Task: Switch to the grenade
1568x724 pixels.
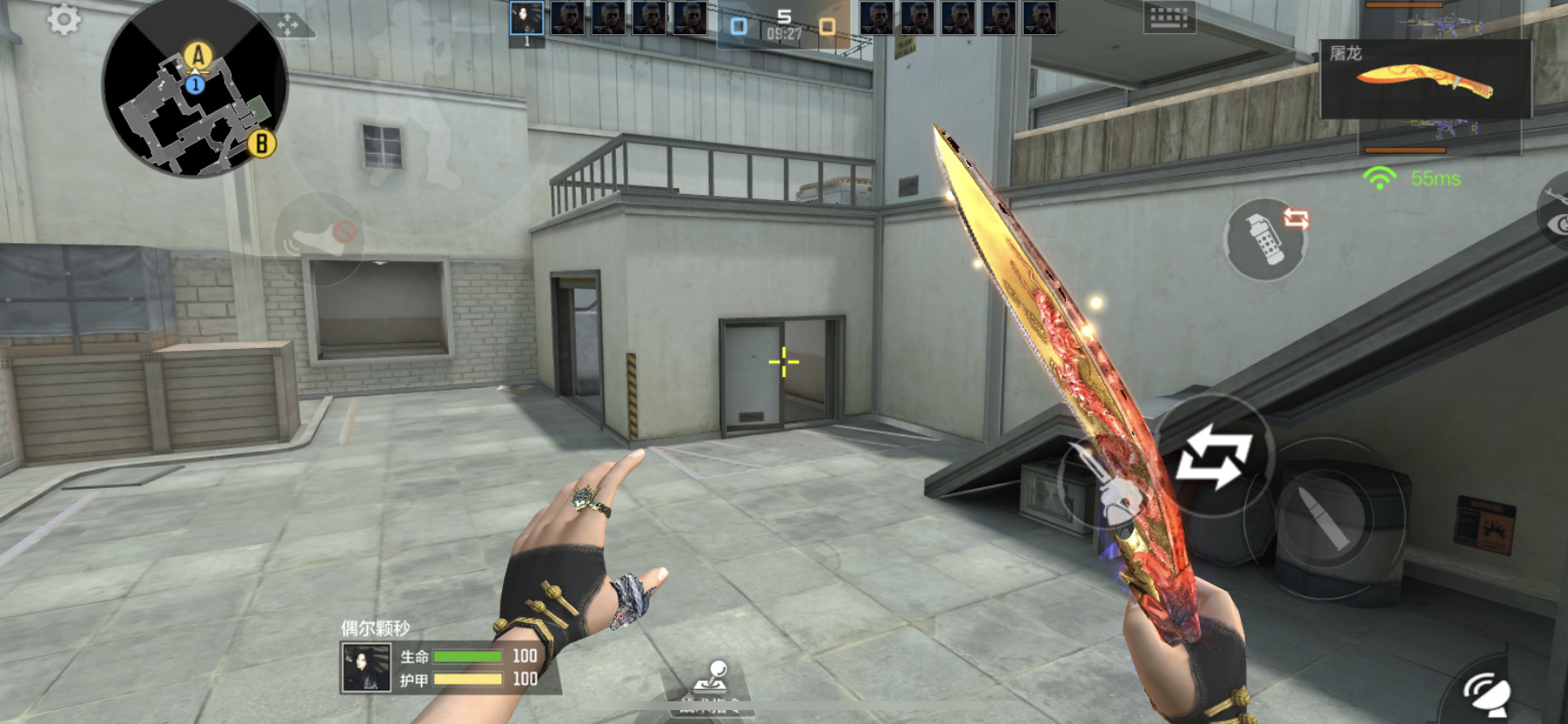Action: (x=1265, y=238)
